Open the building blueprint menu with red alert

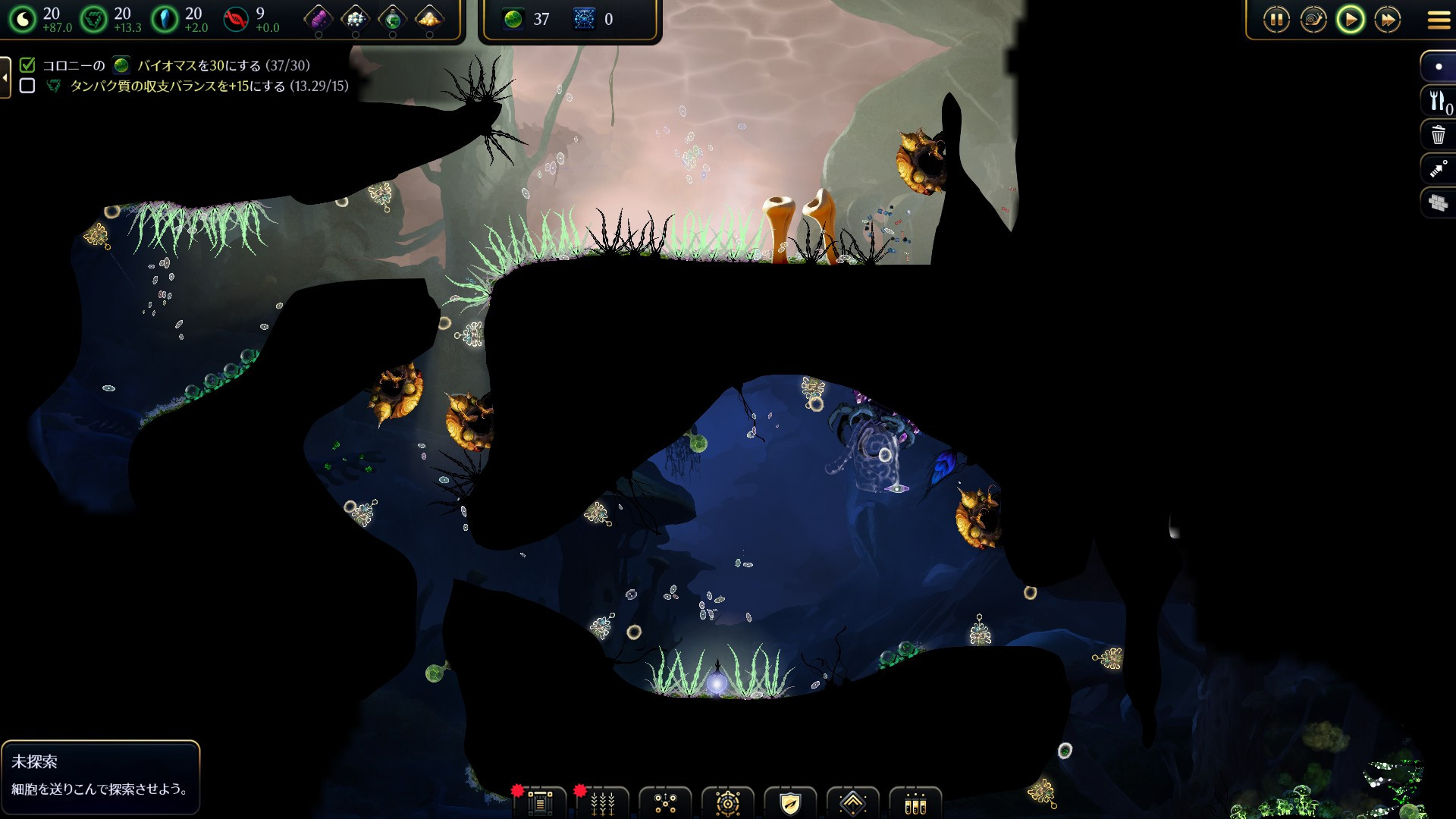pos(540,803)
